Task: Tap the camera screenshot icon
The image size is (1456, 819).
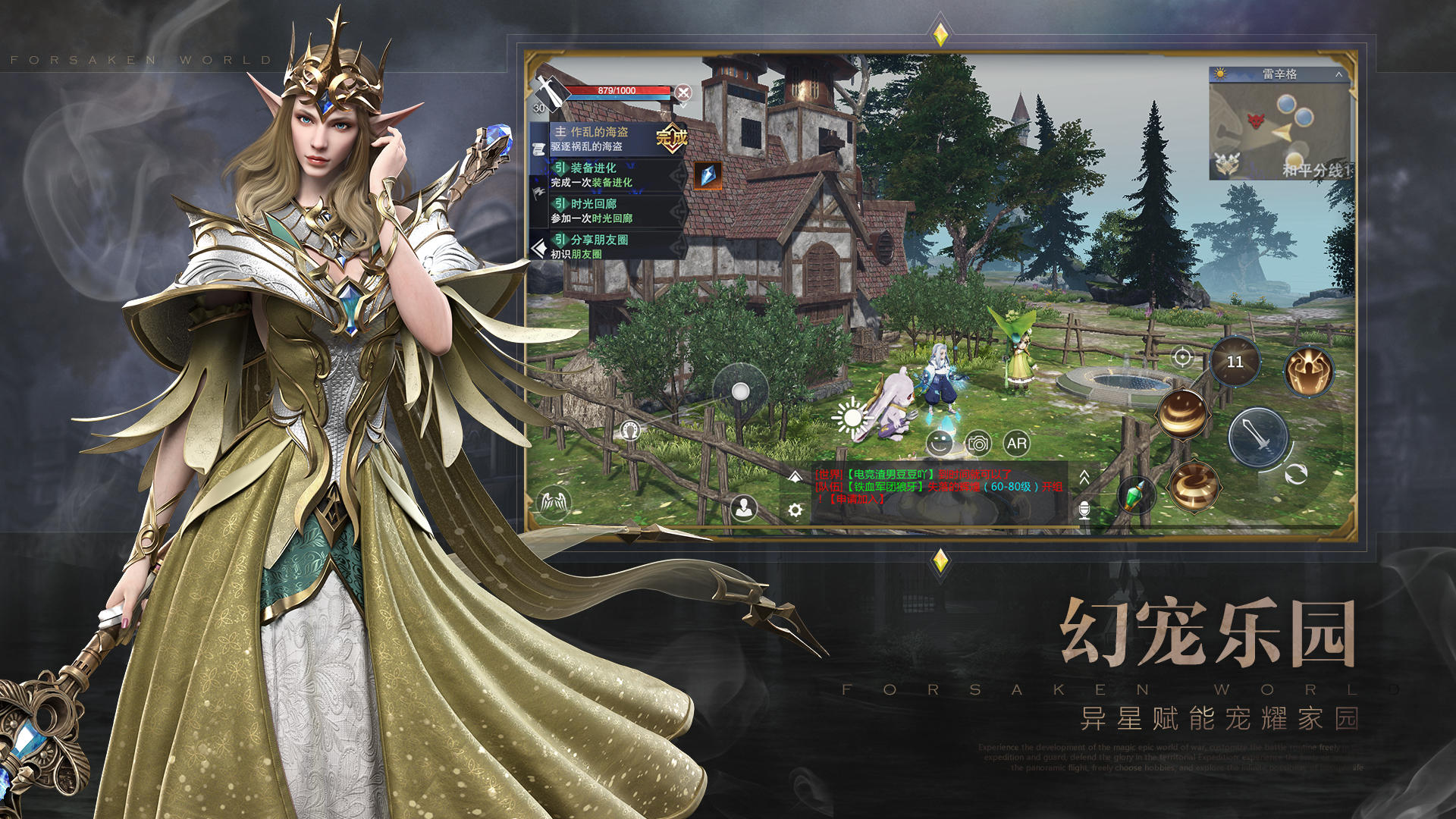Action: [x=978, y=444]
